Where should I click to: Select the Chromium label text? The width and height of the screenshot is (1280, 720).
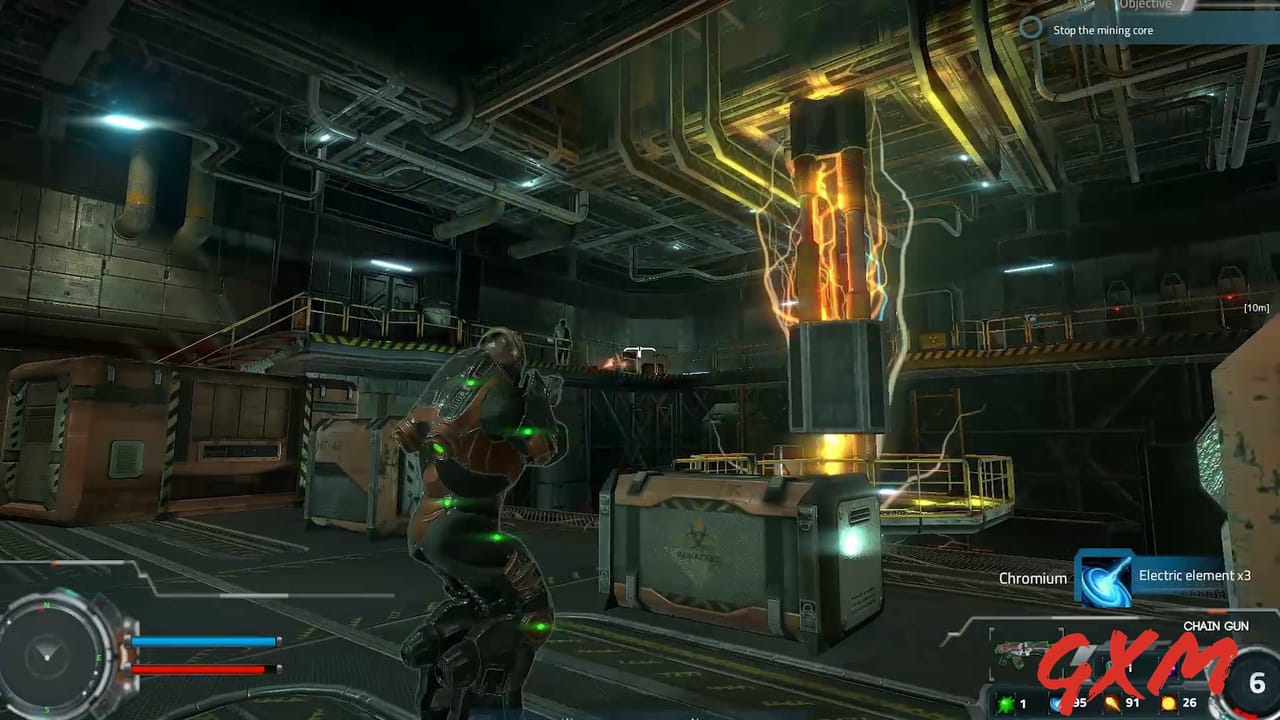tap(1033, 578)
